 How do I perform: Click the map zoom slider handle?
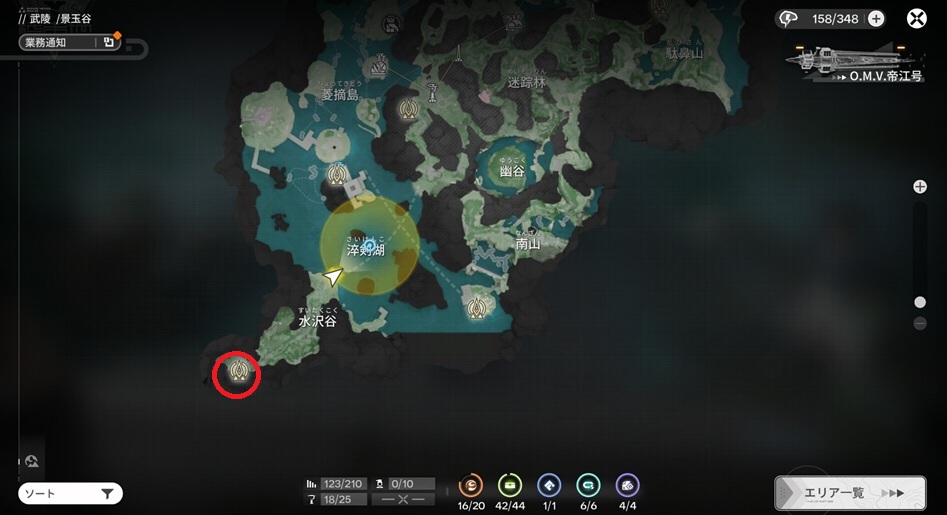[x=920, y=302]
